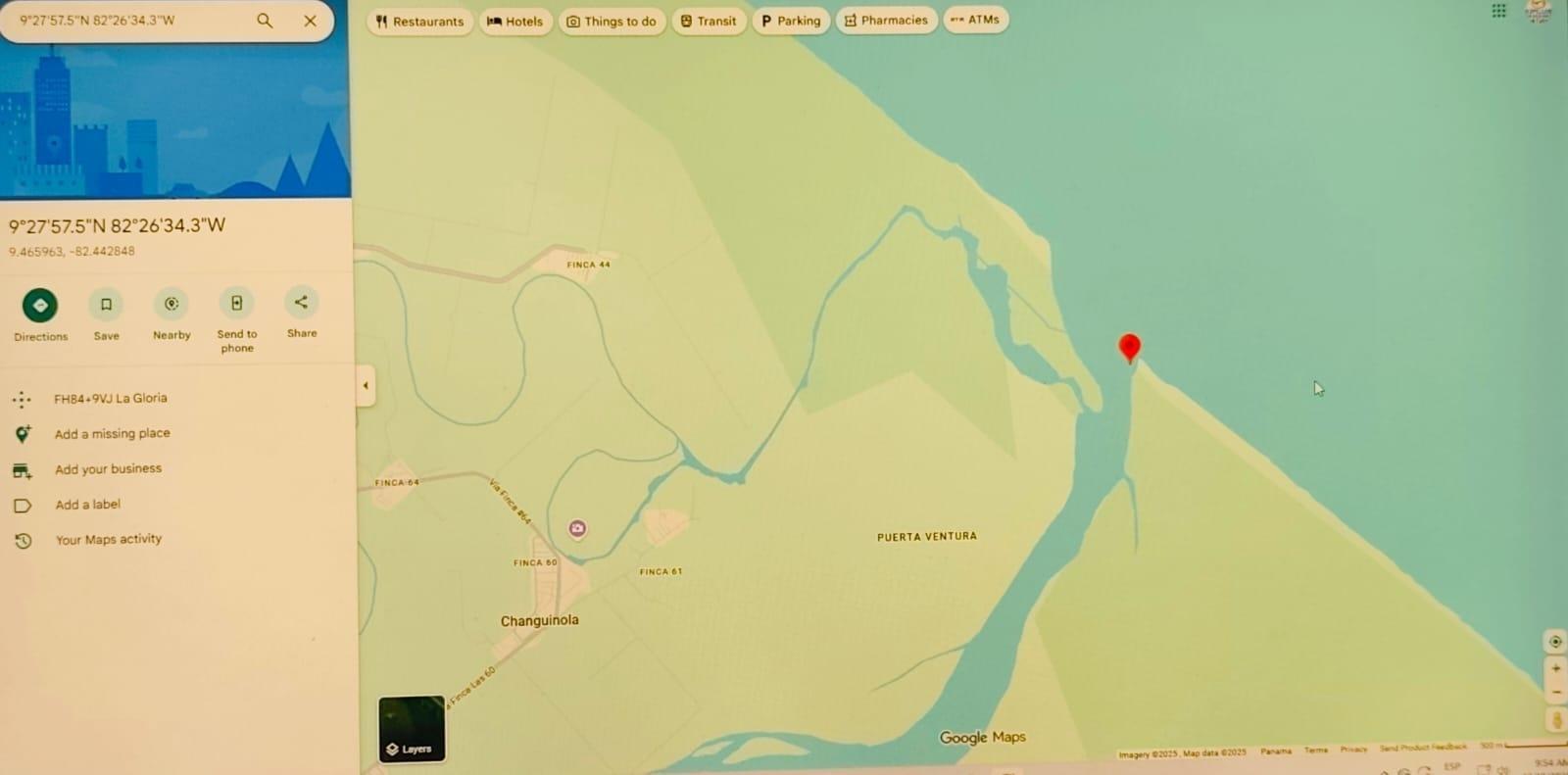Viewport: 1568px width, 775px height.
Task: Select Add your business
Action: tap(108, 469)
